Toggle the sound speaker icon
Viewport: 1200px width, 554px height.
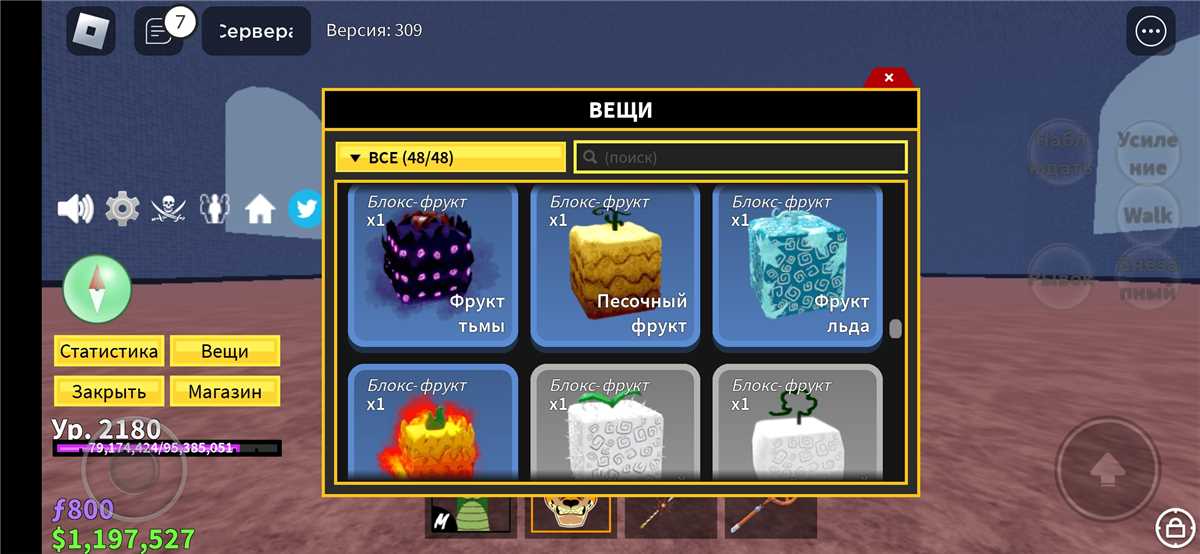click(75, 209)
